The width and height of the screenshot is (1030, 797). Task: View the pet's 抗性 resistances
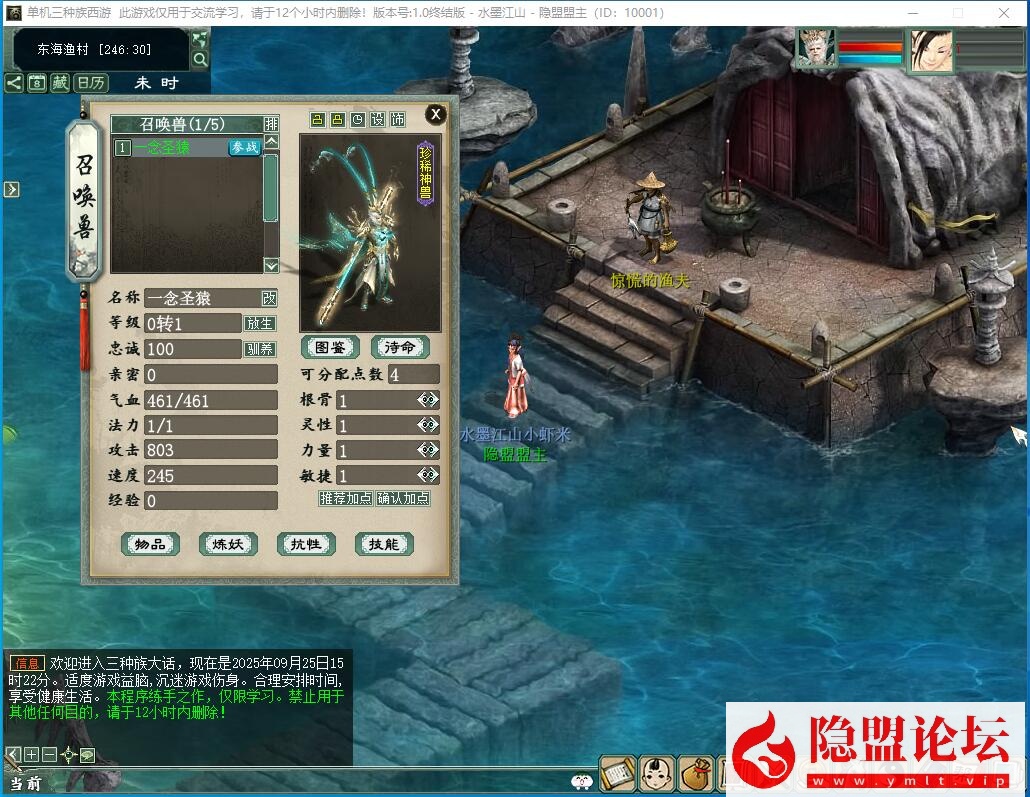coord(306,544)
